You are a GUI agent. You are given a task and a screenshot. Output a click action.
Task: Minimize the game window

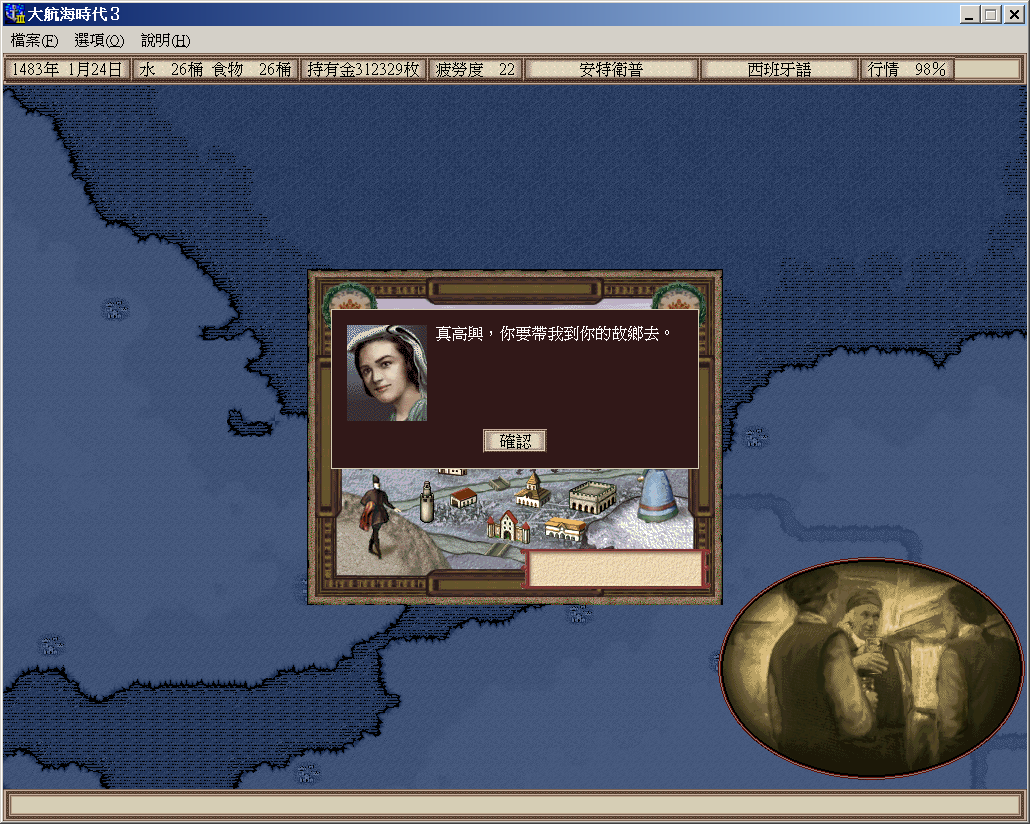(x=970, y=15)
